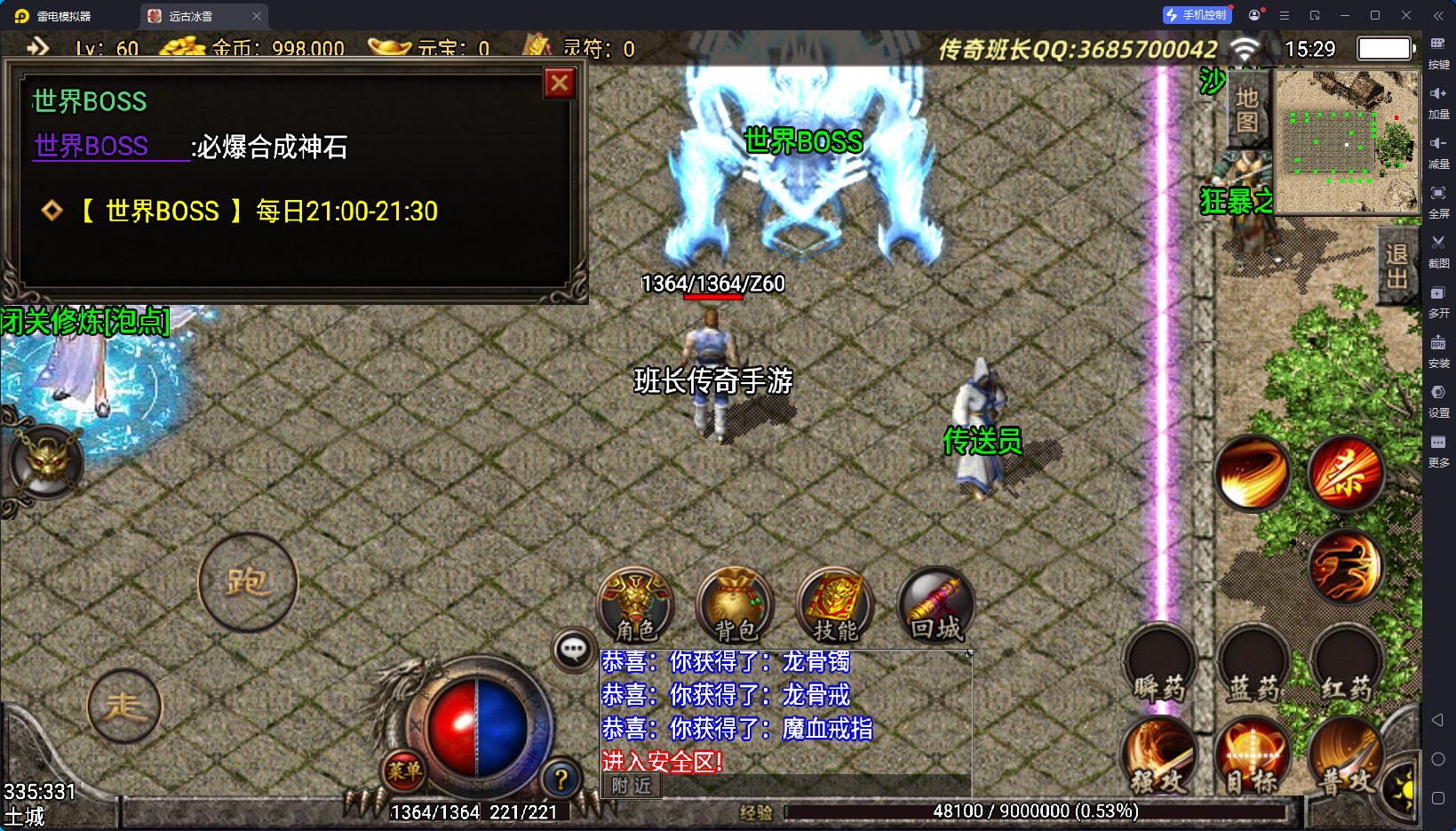Click the question mark help button

tap(561, 780)
